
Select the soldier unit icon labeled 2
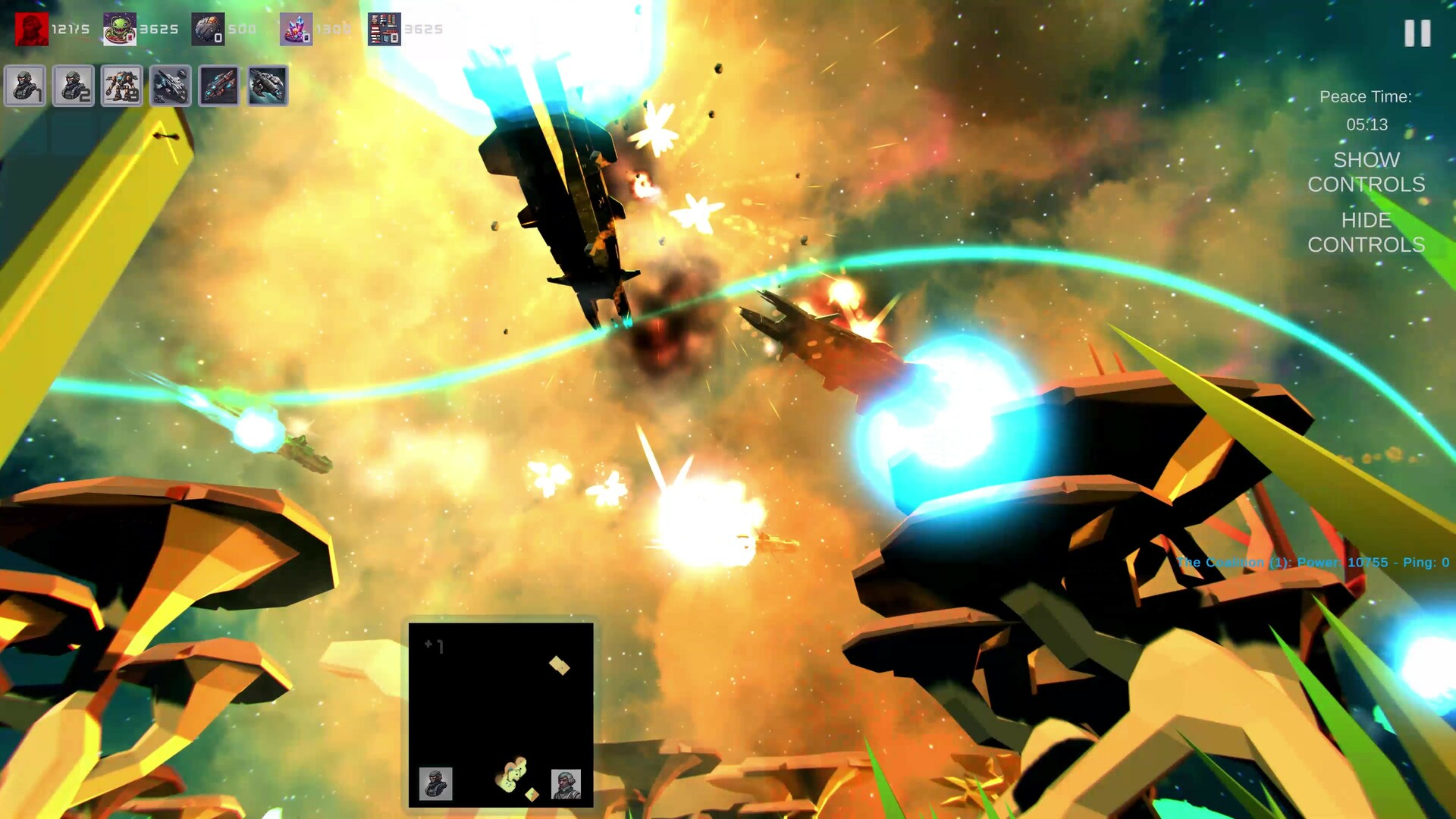click(74, 86)
